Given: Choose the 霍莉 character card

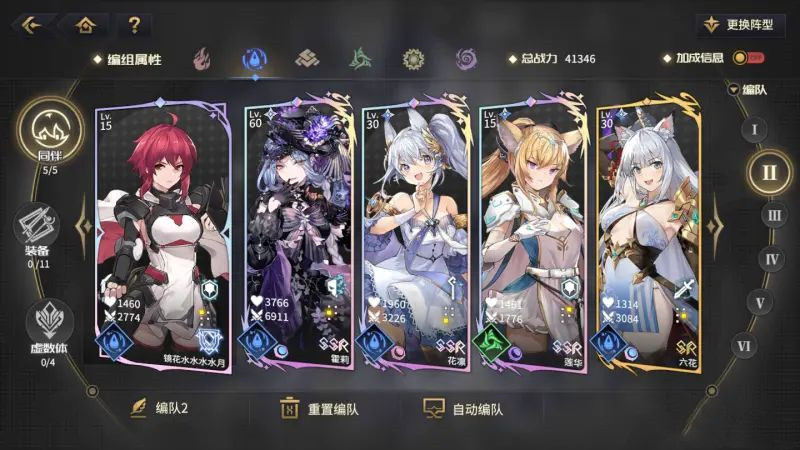Looking at the screenshot, I should [x=298, y=235].
